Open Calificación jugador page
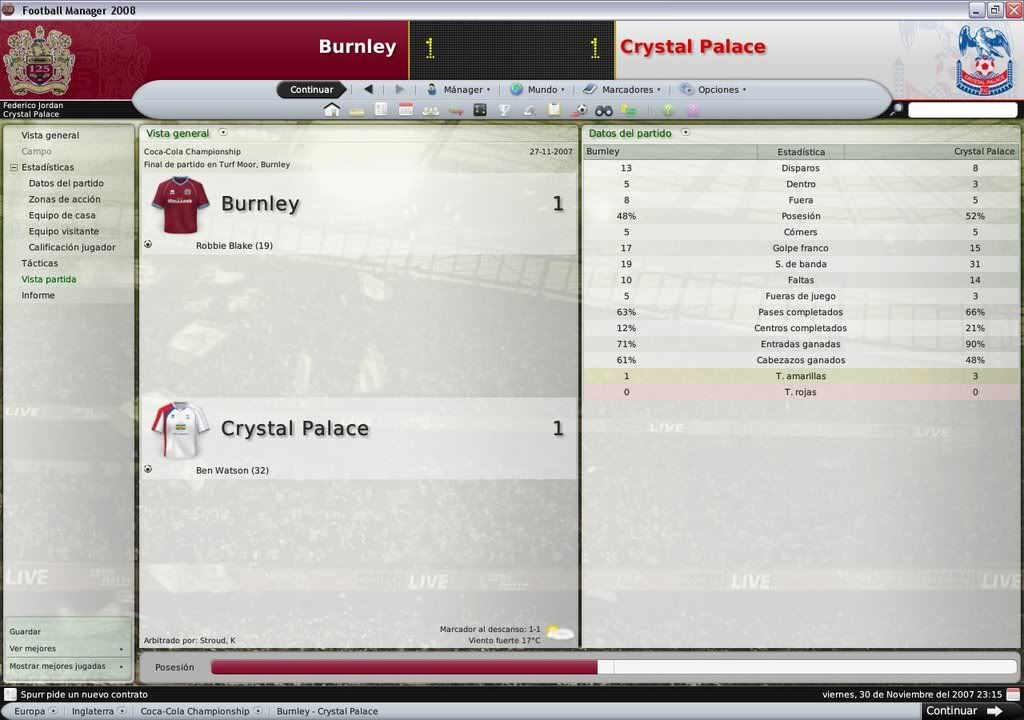1024x720 pixels. point(72,247)
